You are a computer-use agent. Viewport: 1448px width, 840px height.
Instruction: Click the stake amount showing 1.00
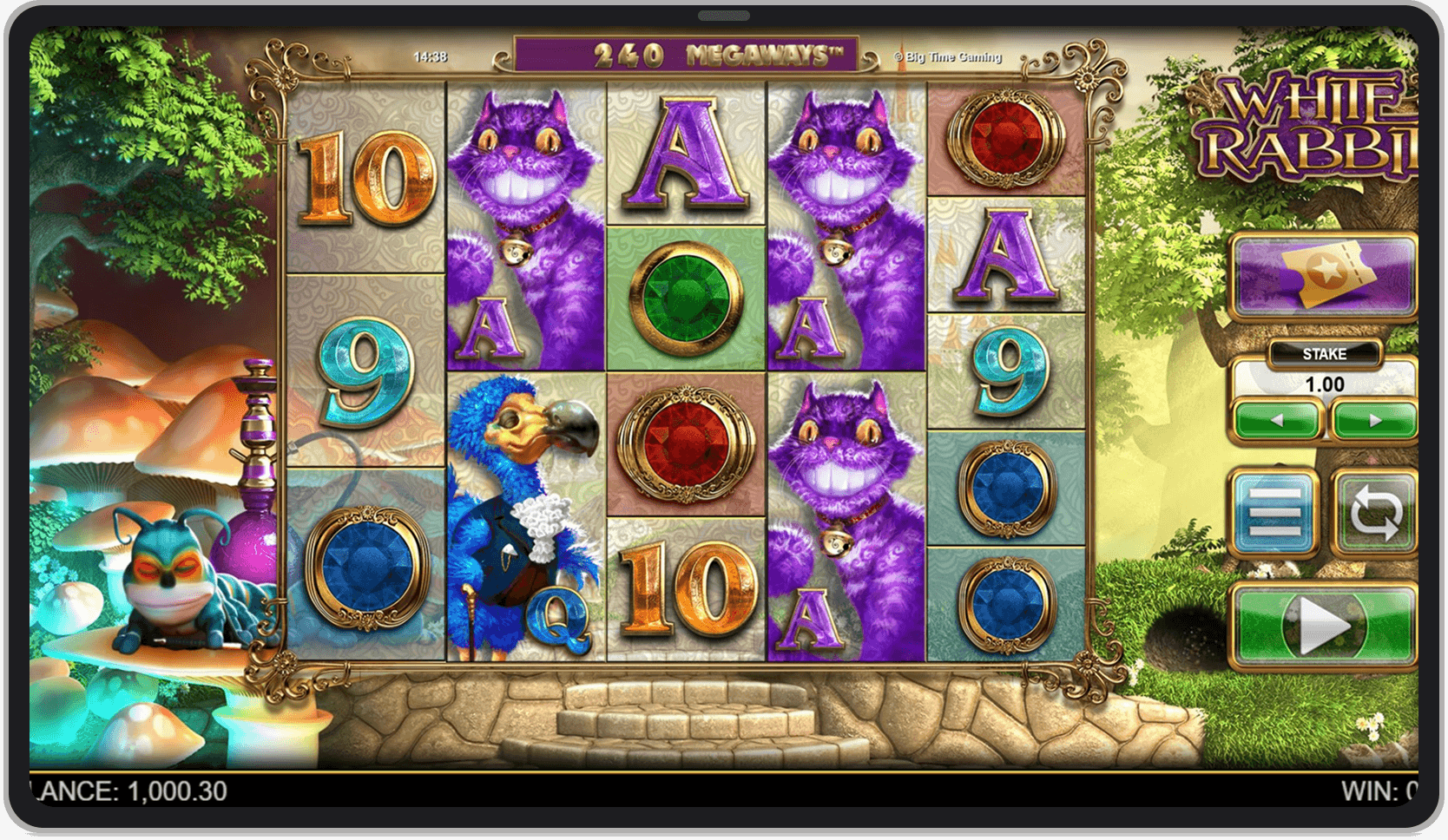click(x=1326, y=384)
